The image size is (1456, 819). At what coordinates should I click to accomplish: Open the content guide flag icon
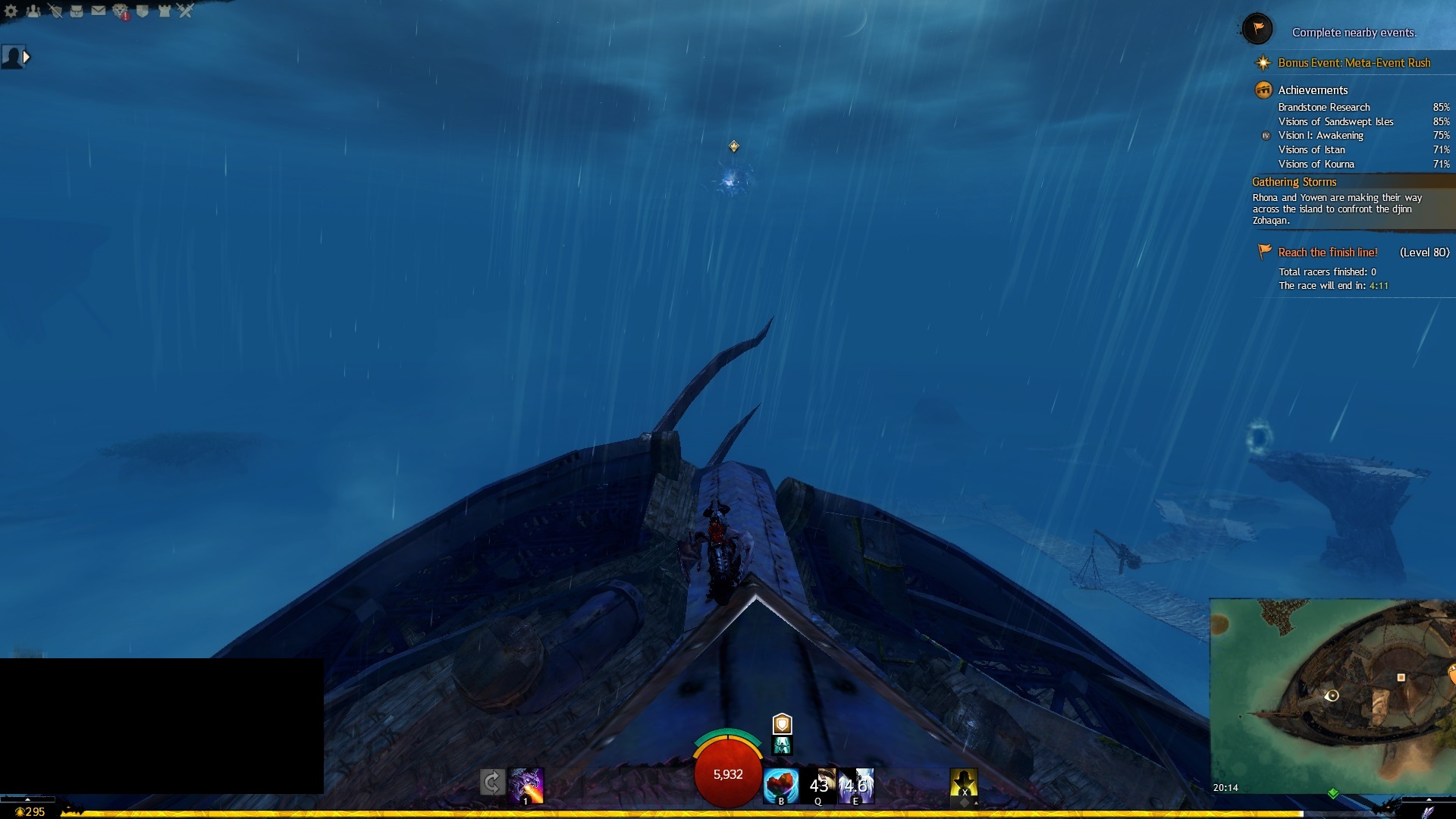[1257, 30]
